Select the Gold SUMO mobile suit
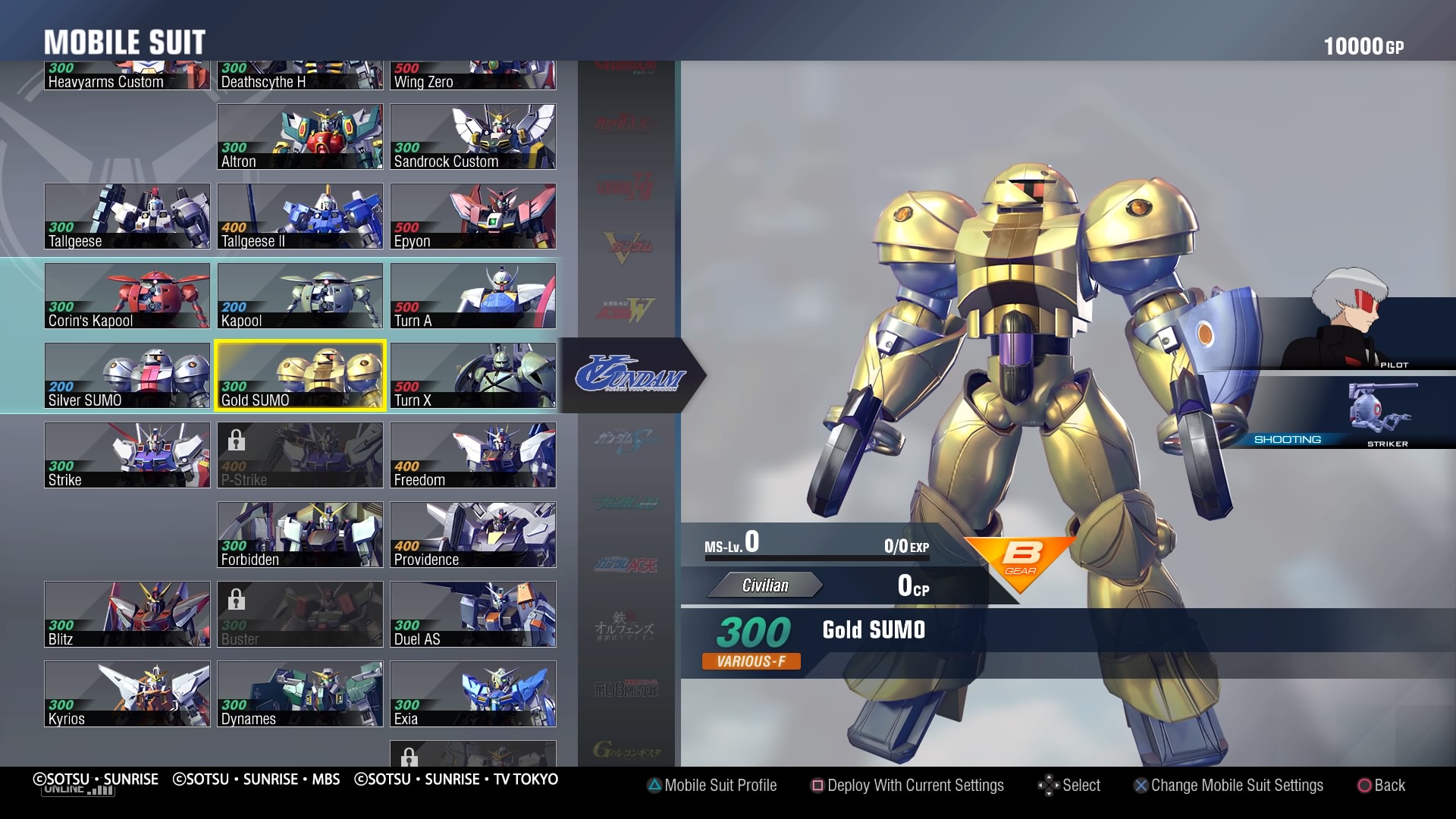This screenshot has width=1456, height=819. tap(300, 375)
